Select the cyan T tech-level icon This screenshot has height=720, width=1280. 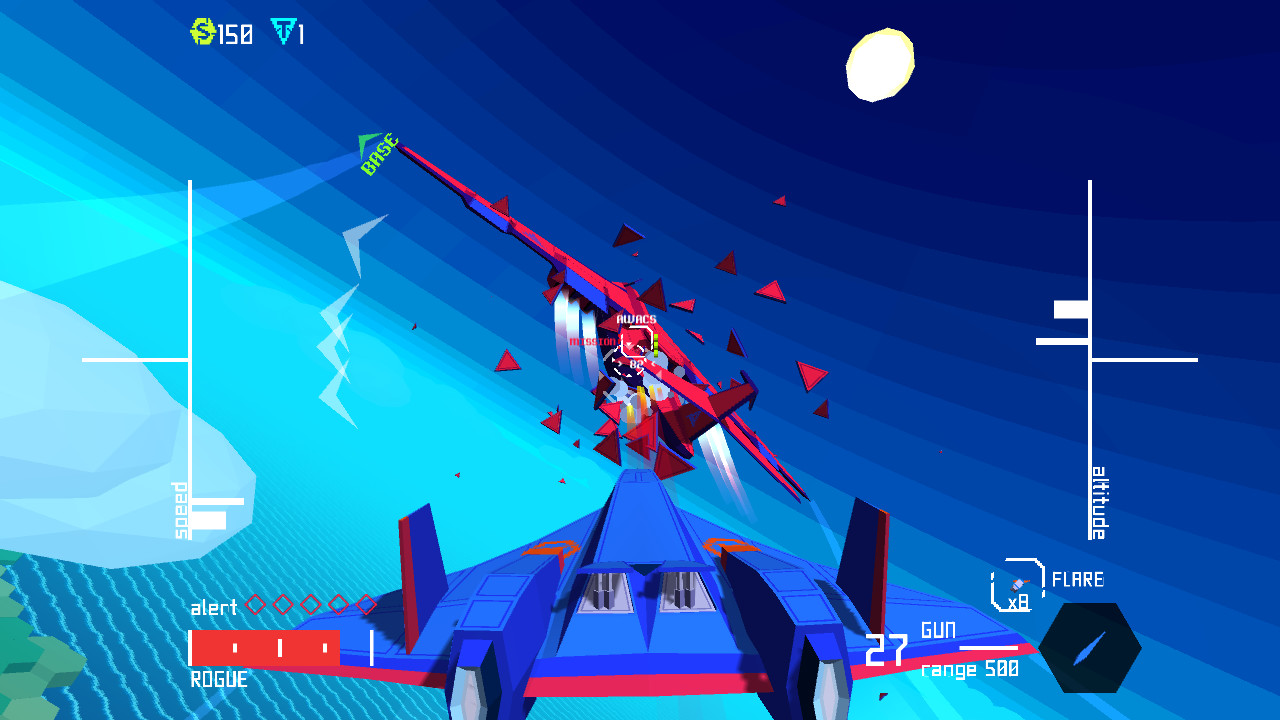coord(283,33)
